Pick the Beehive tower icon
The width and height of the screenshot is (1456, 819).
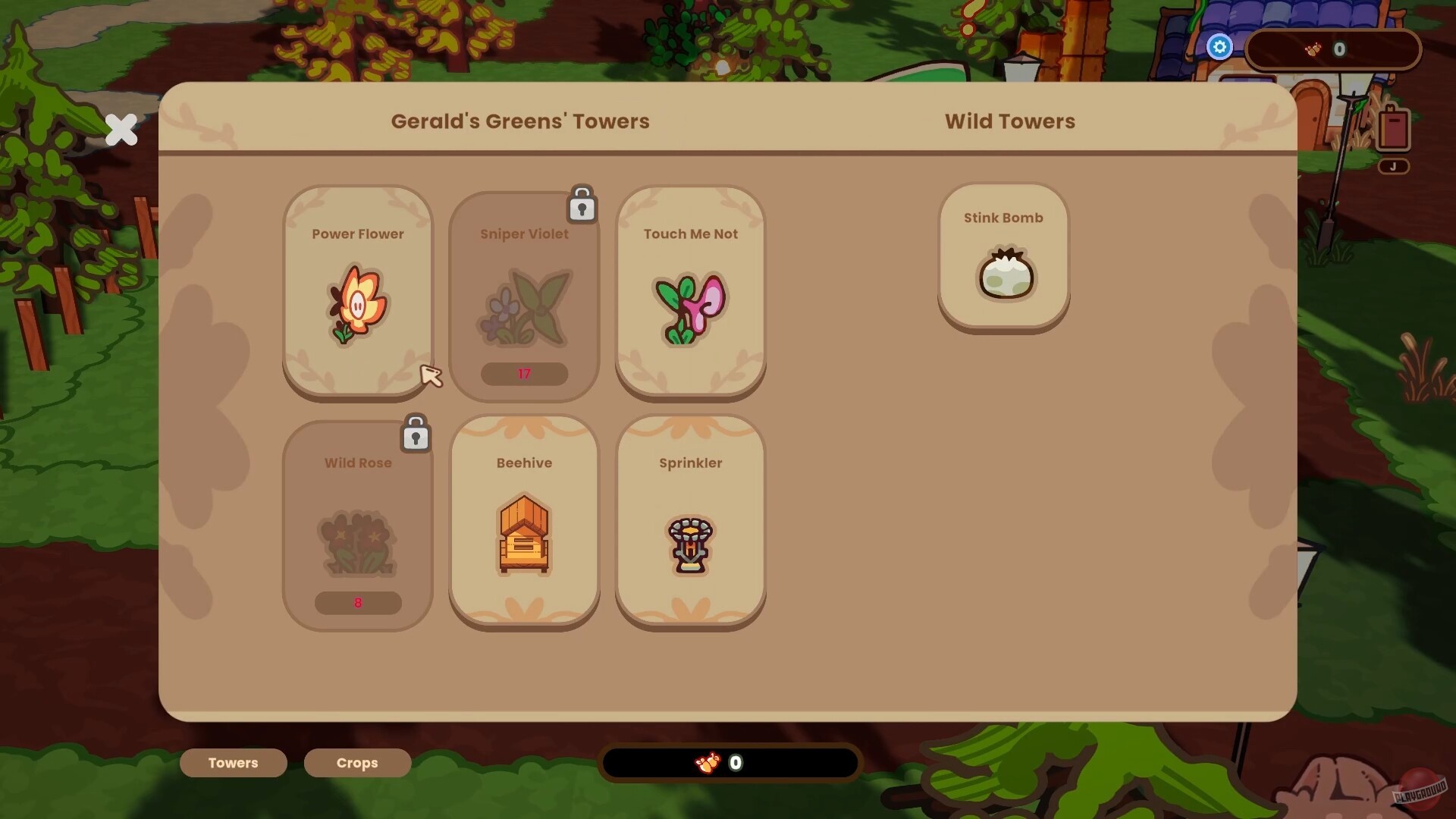coord(523,535)
